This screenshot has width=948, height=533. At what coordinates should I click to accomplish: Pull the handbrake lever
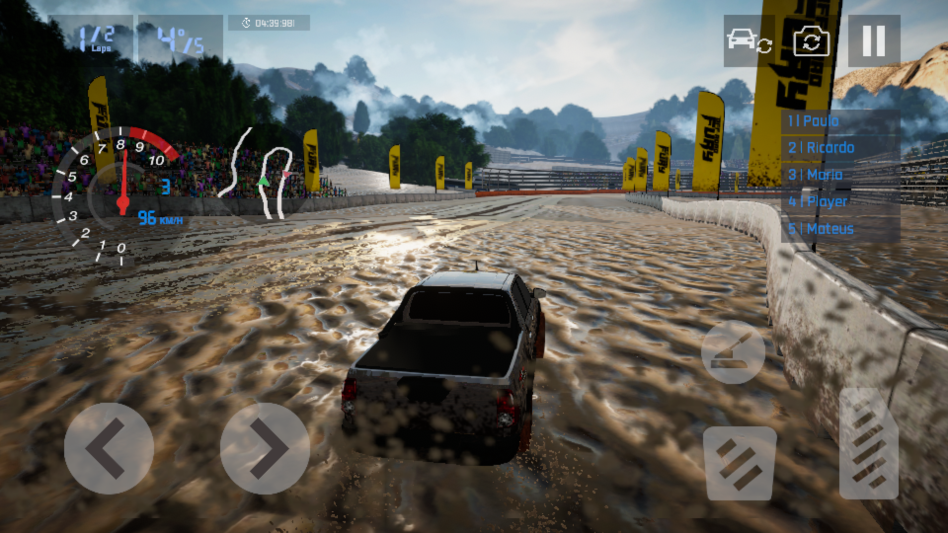tap(733, 352)
